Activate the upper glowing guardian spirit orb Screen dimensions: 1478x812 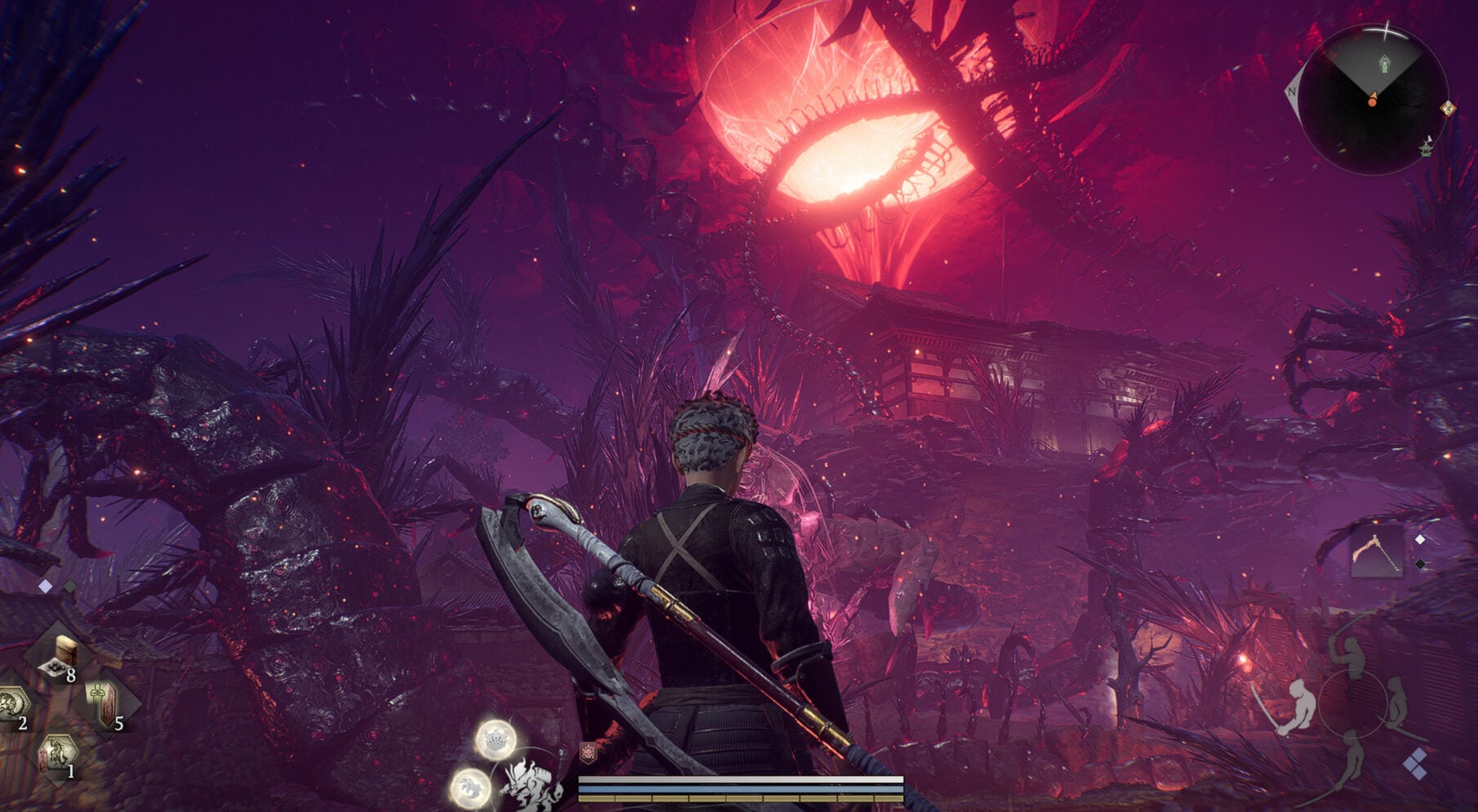click(495, 739)
